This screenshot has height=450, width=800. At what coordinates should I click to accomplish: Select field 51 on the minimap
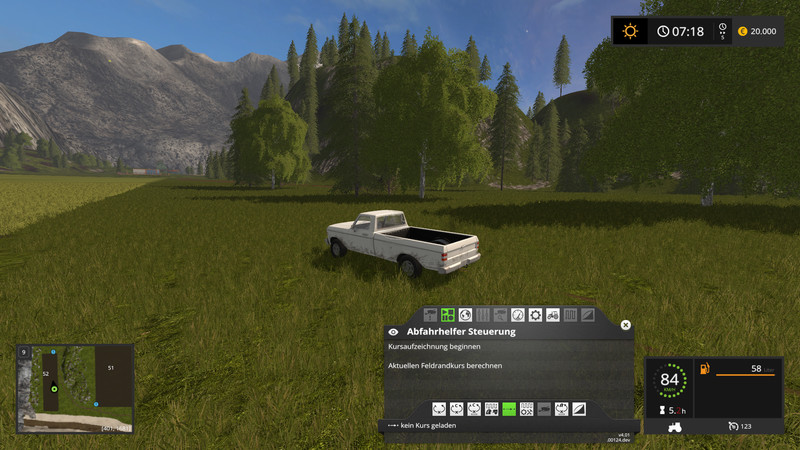pos(111,369)
